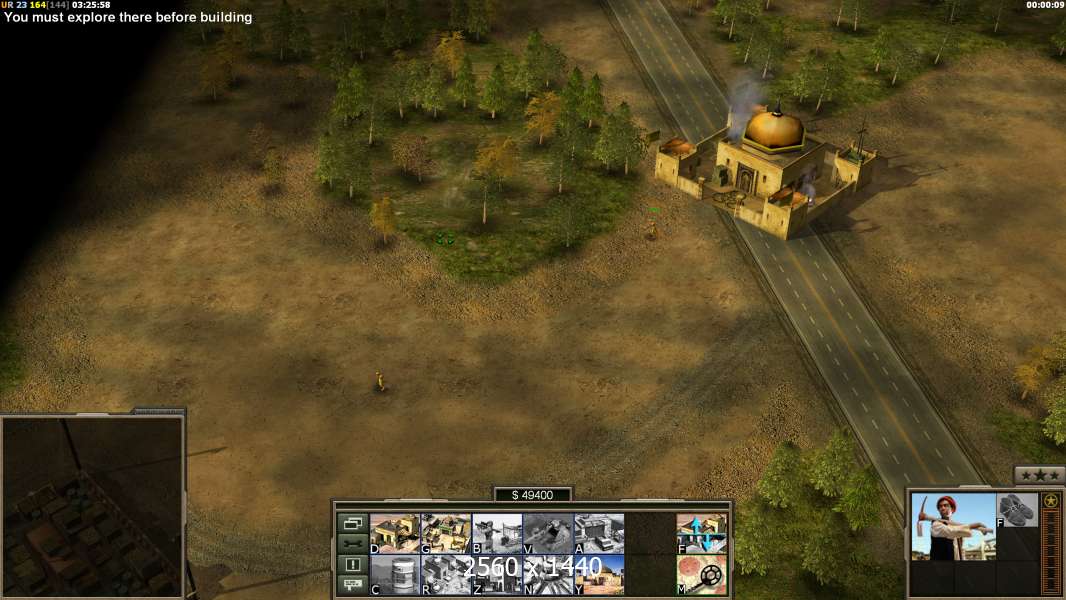Pick the grayed build icon labeled B
The width and height of the screenshot is (1066, 600).
pos(497,533)
